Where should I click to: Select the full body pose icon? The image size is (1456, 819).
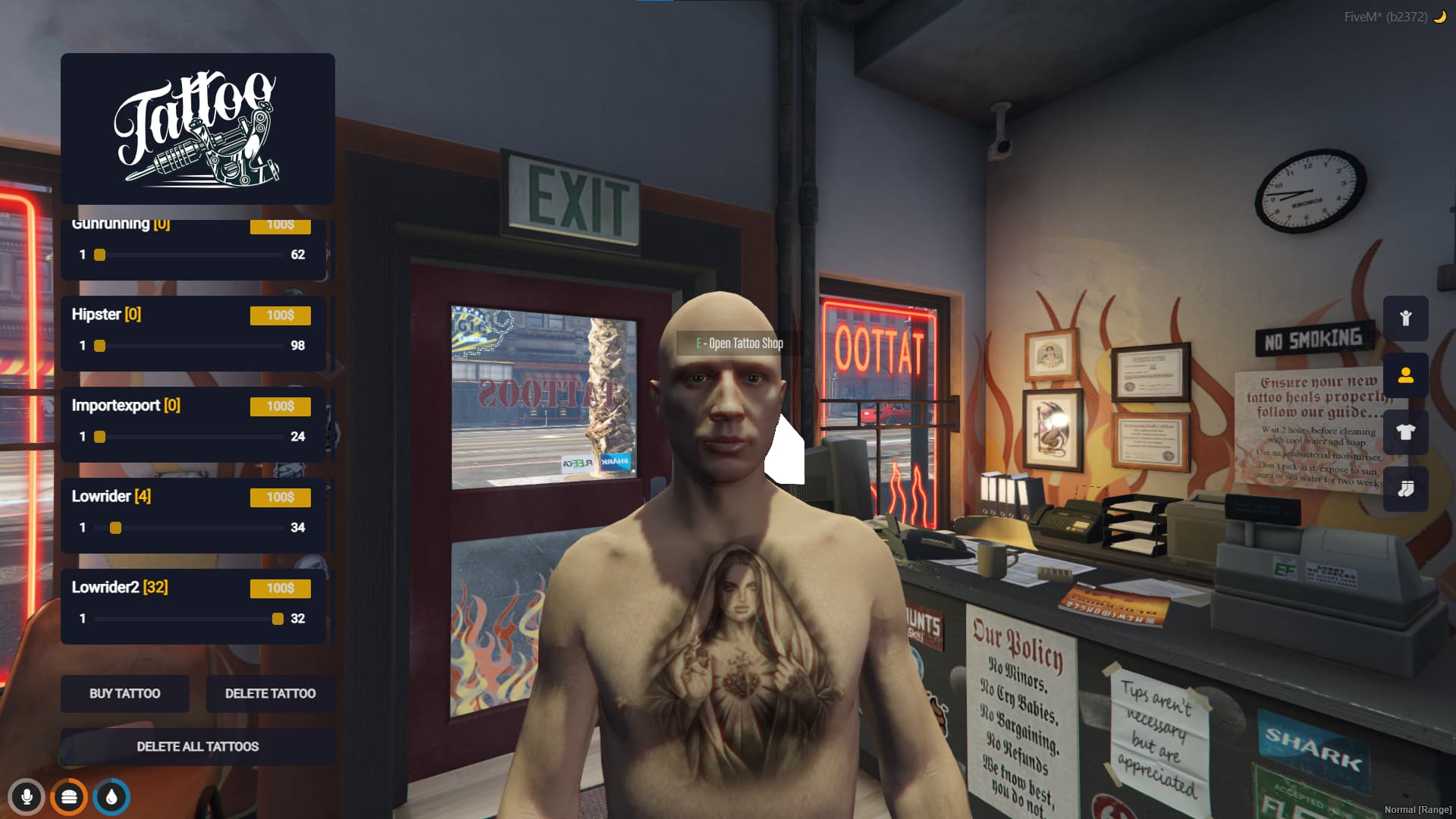(x=1406, y=318)
